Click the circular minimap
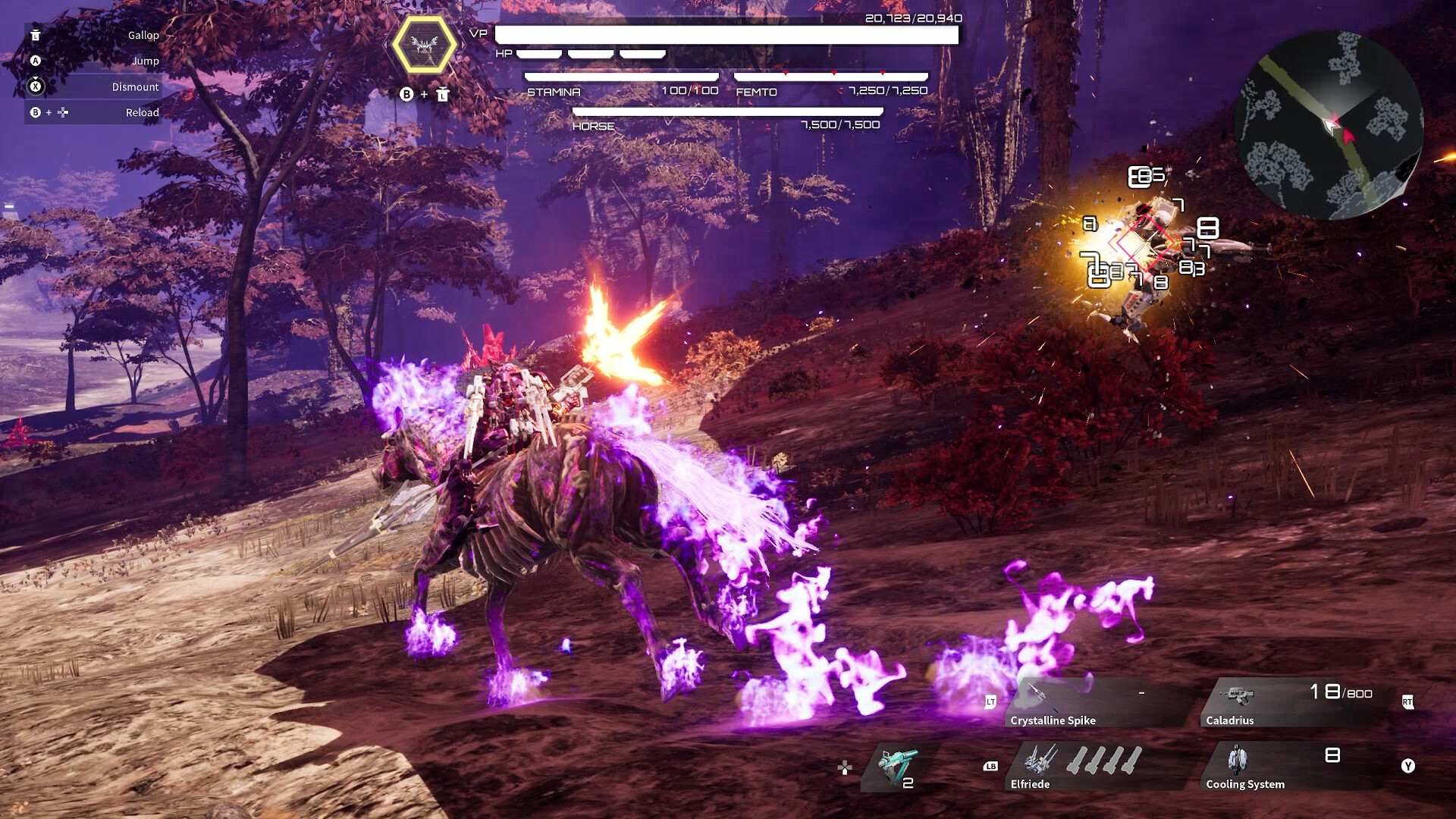Viewport: 1456px width, 819px height. click(1329, 125)
